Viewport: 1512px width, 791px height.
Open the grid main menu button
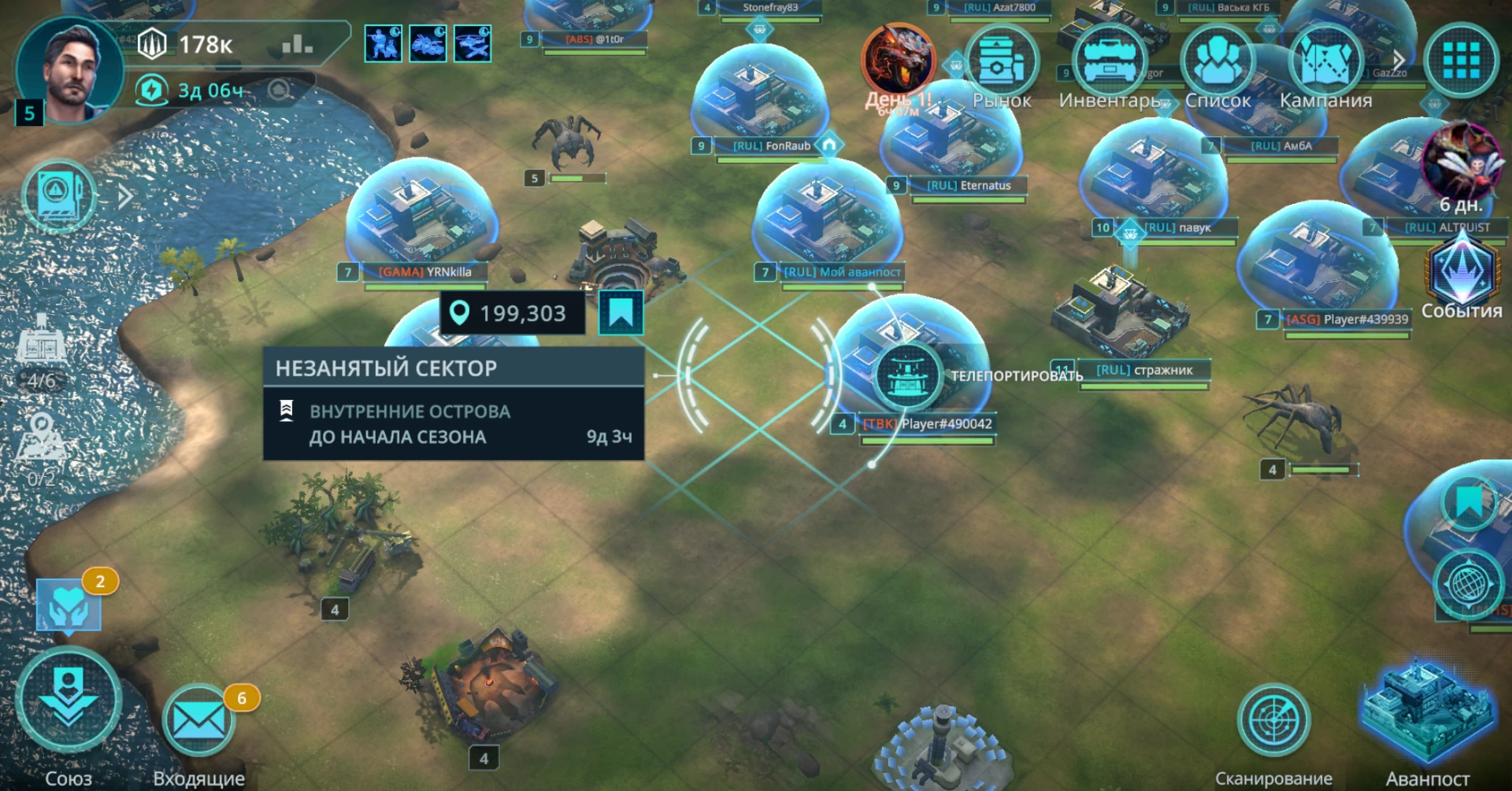click(1461, 61)
